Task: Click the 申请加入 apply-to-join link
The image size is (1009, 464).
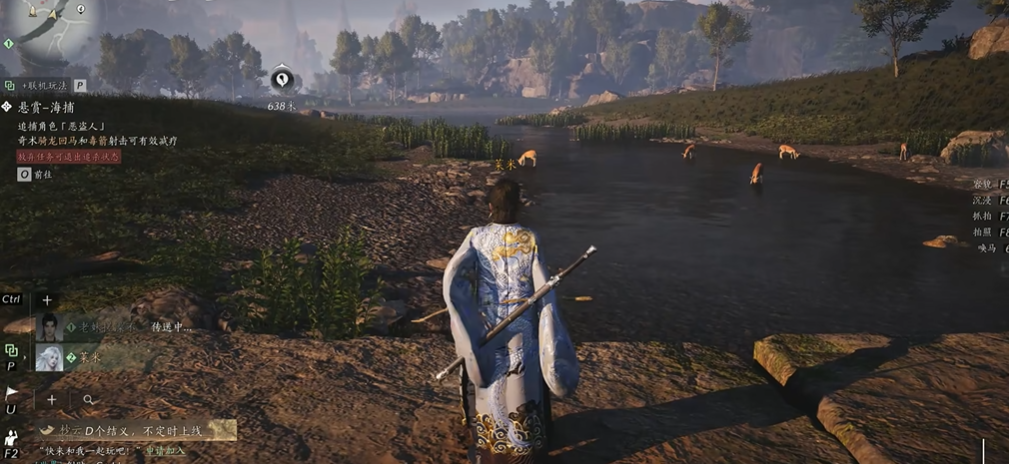Action: (x=165, y=452)
